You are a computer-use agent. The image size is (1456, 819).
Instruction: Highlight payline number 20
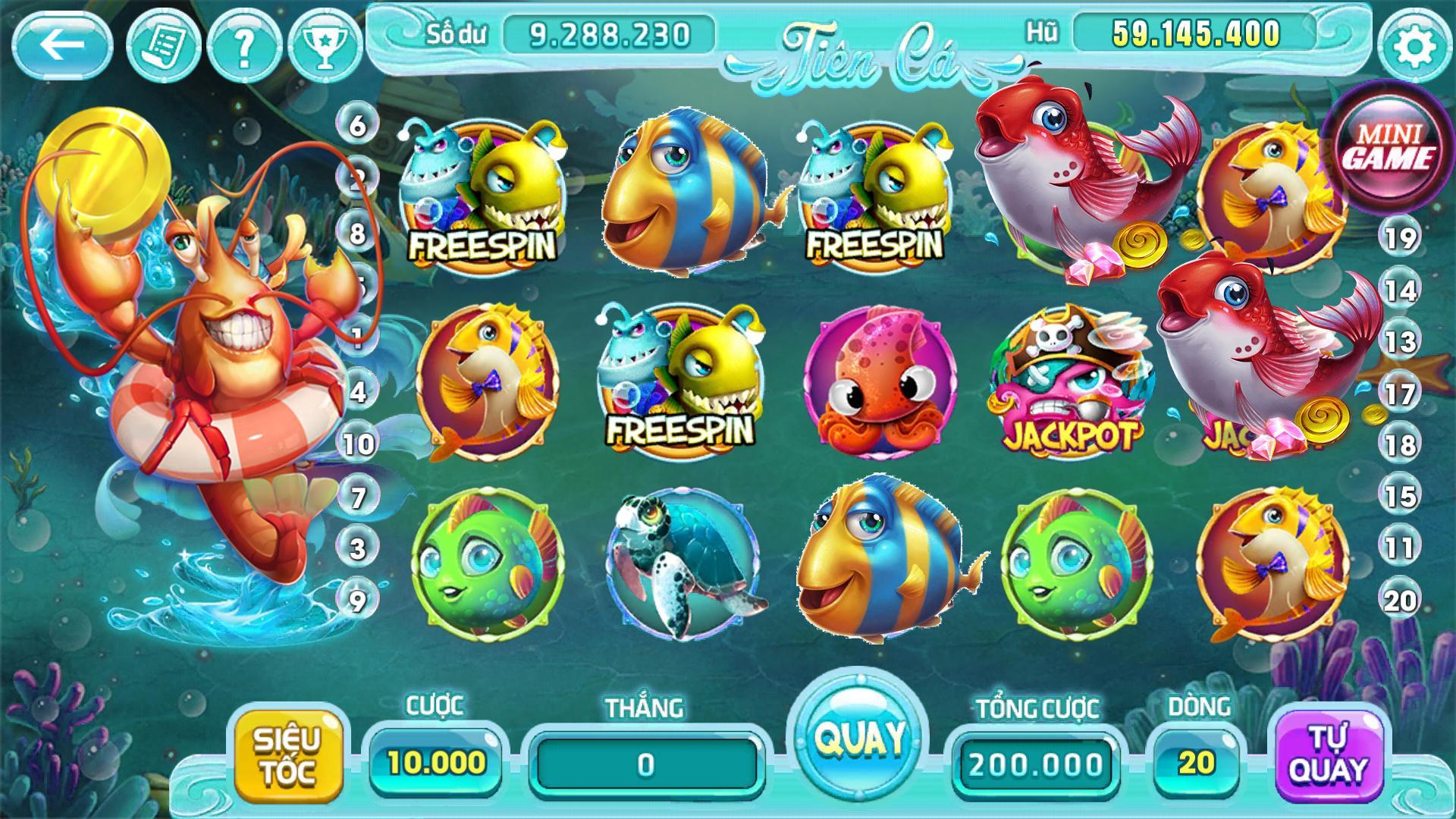point(1400,601)
